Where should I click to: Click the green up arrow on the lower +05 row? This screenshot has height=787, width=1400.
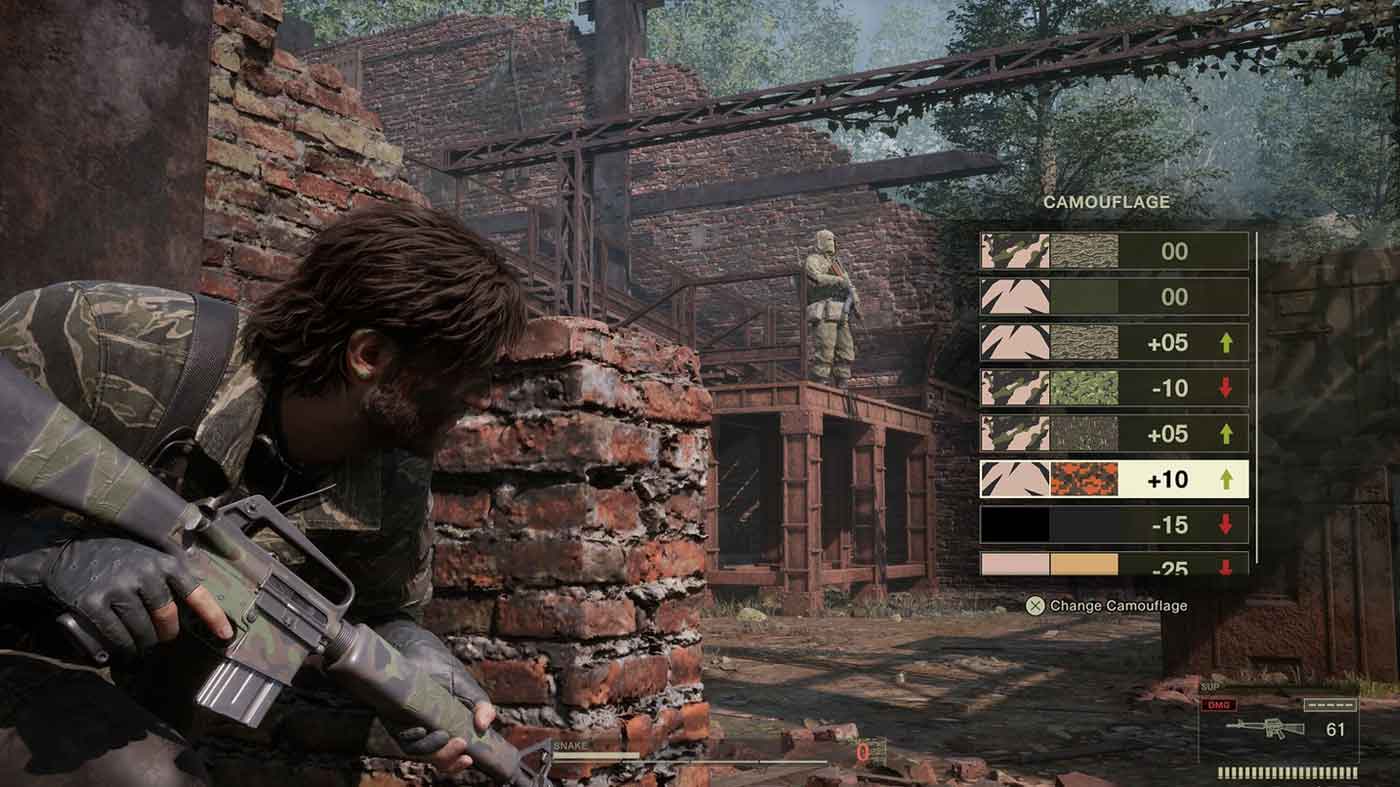pyautogui.click(x=1226, y=431)
